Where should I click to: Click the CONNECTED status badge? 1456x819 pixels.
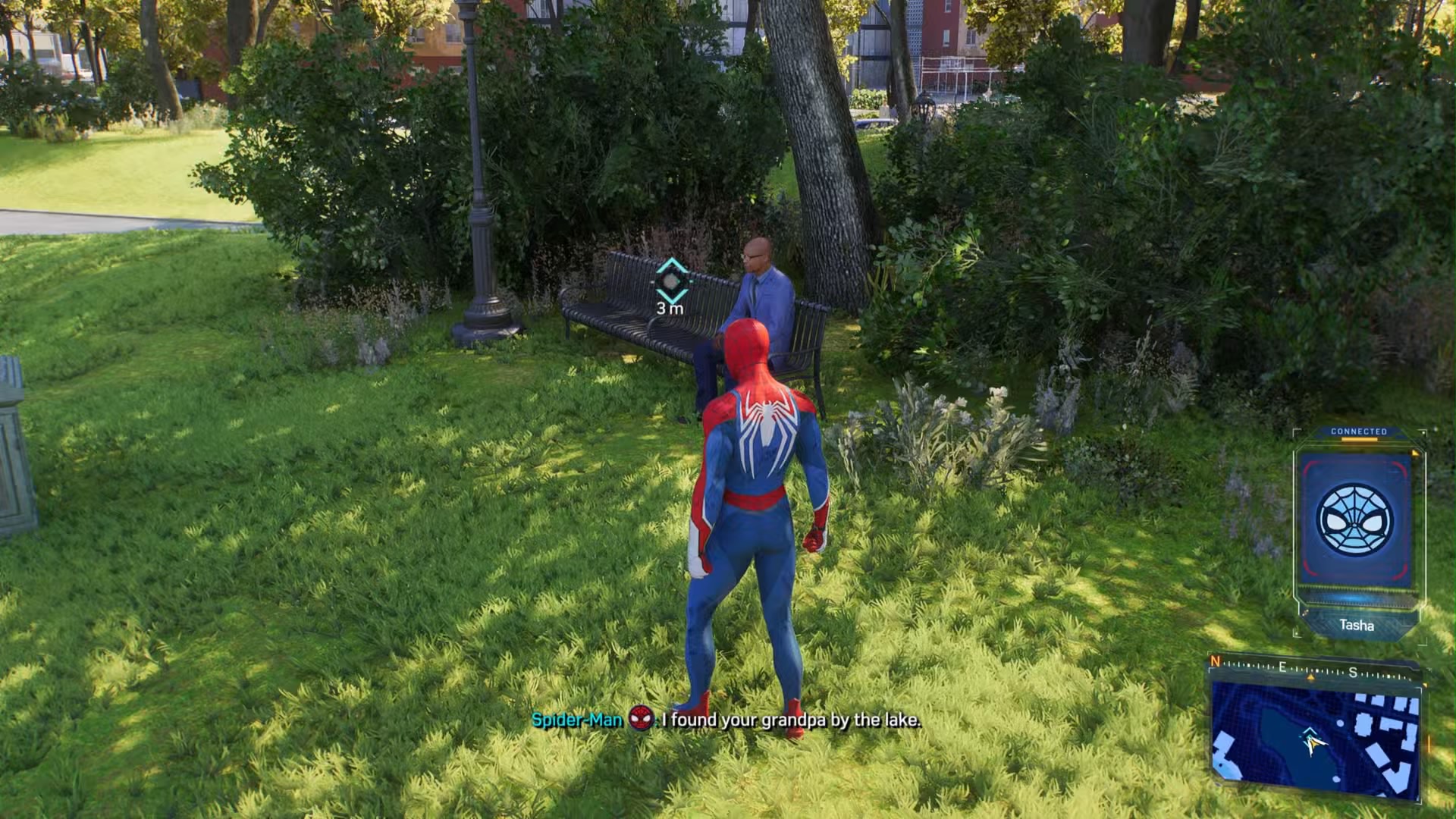pyautogui.click(x=1357, y=431)
